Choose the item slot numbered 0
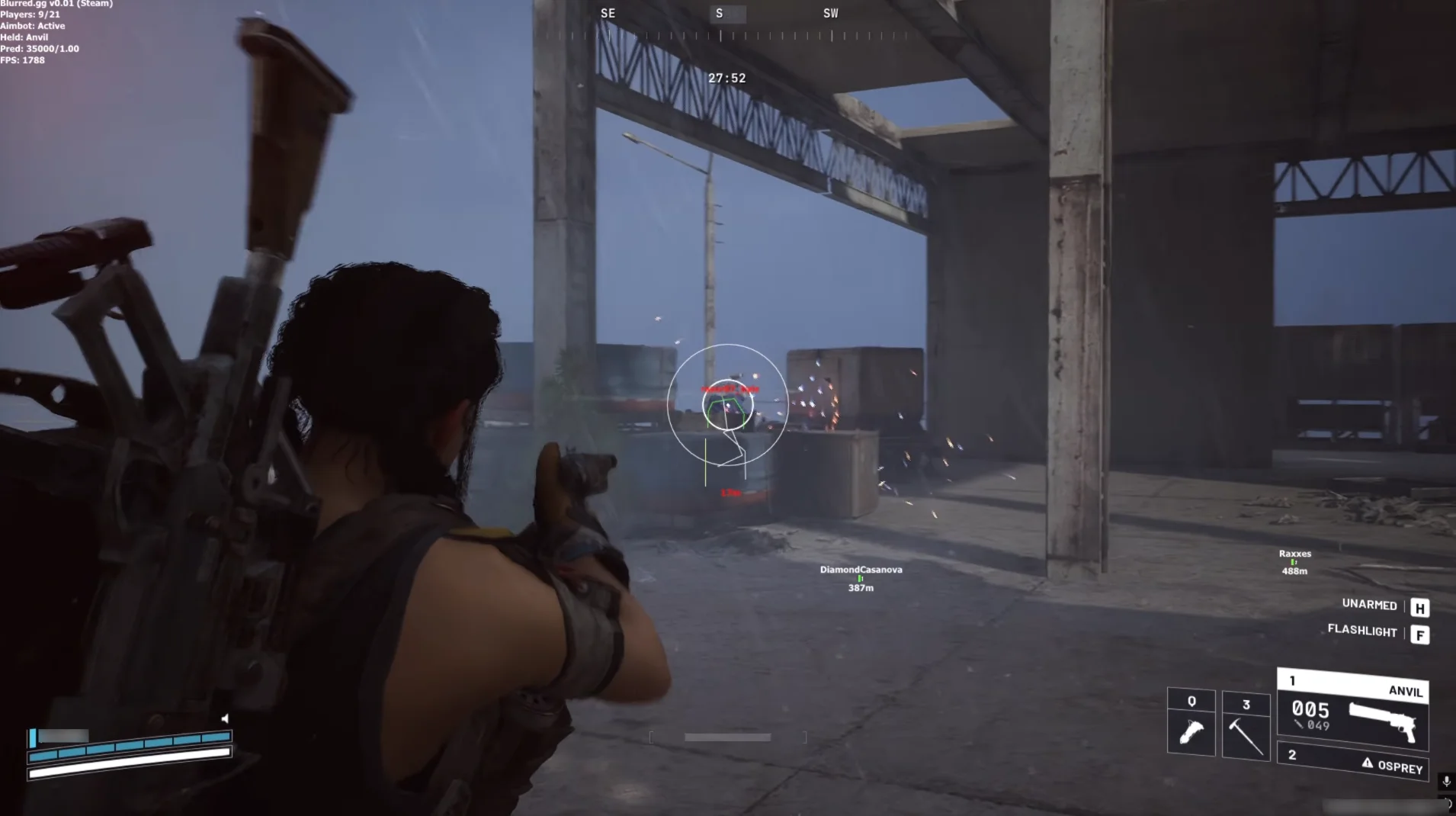Image resolution: width=1456 pixels, height=816 pixels. tap(1191, 723)
